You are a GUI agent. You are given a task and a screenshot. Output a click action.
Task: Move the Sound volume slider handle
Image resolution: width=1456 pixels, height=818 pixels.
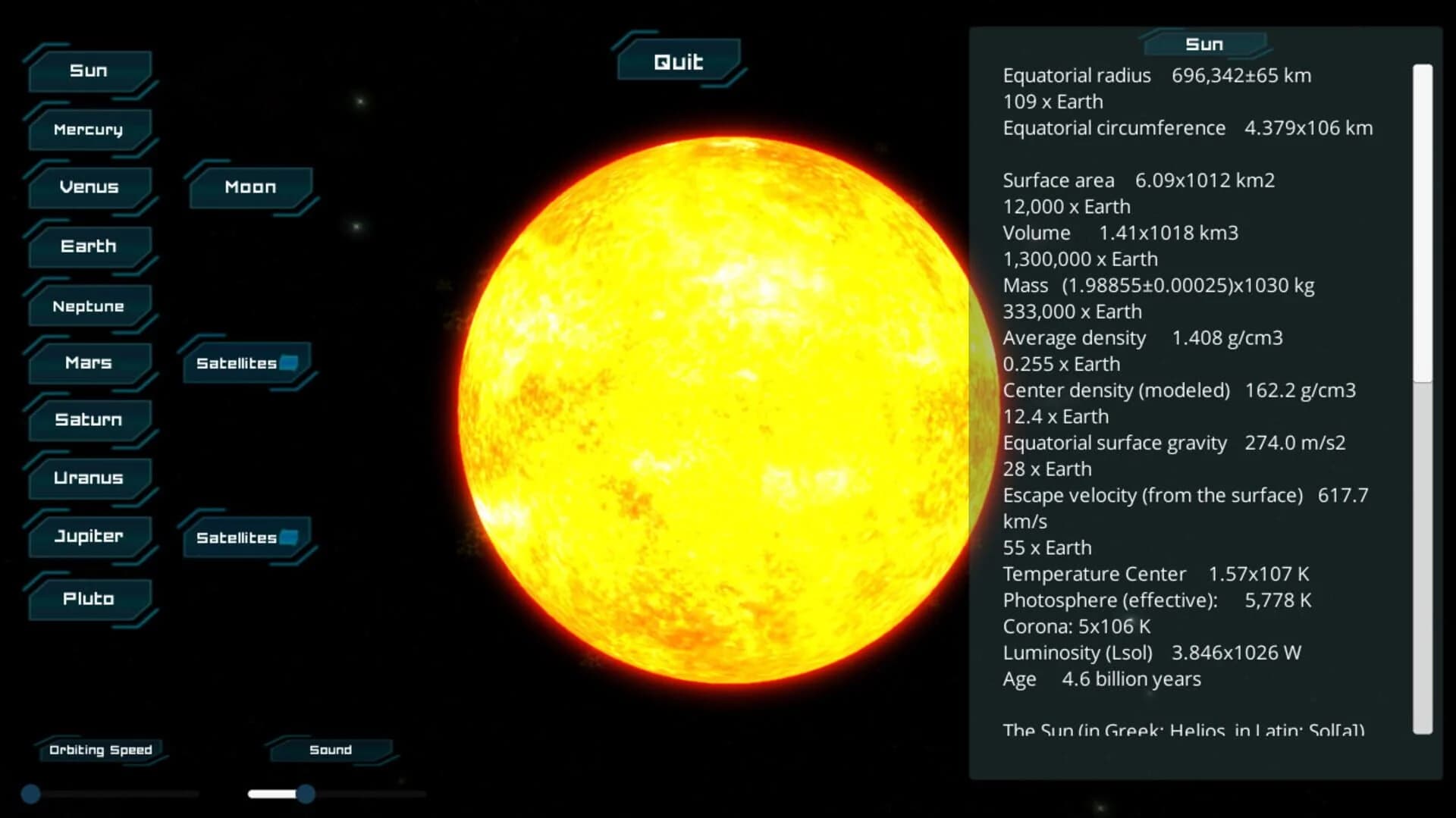click(306, 794)
